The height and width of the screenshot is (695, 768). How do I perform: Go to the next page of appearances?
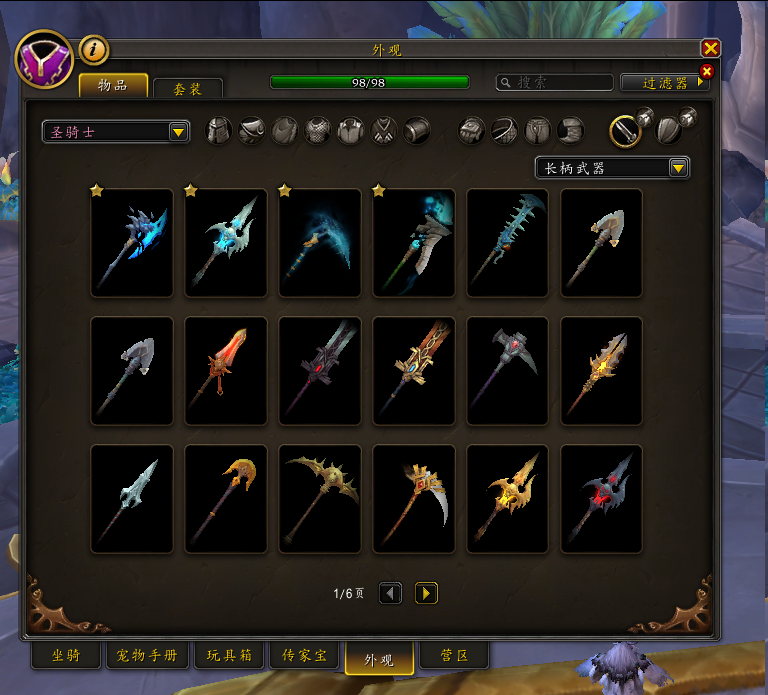pos(426,594)
